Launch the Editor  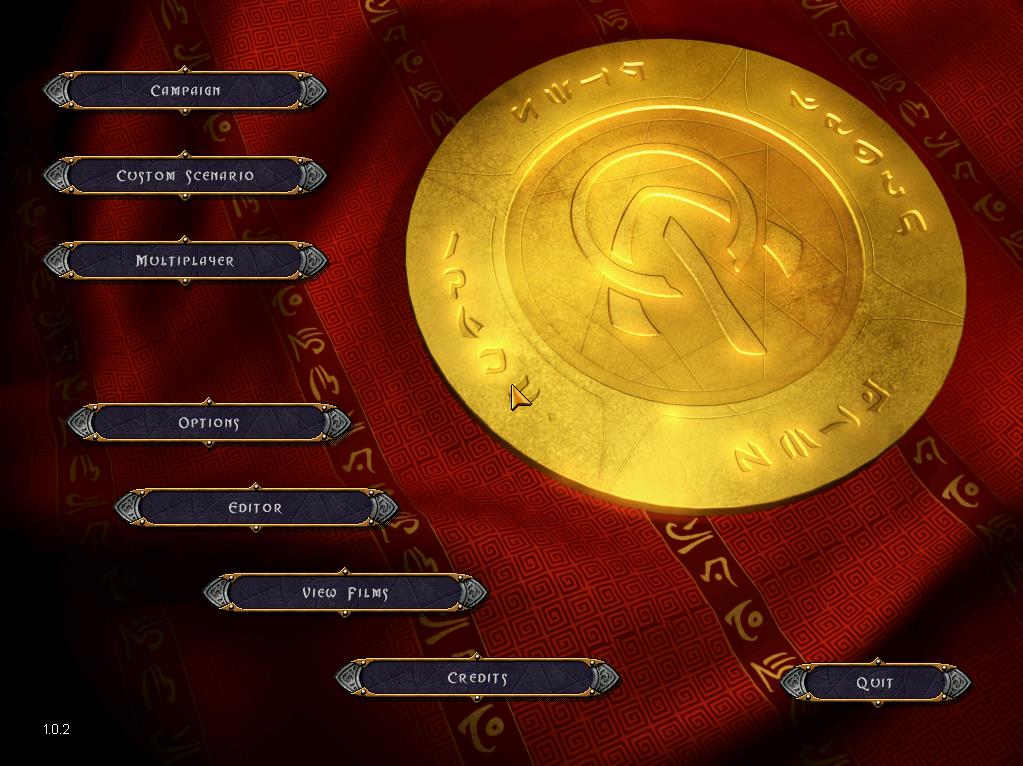click(x=256, y=508)
